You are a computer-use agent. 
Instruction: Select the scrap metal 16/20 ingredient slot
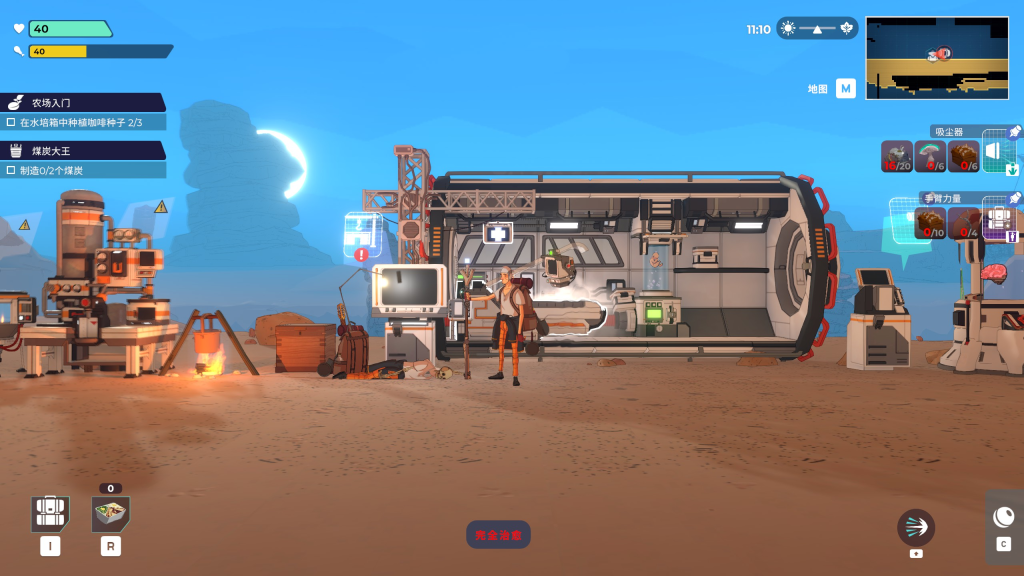click(x=897, y=157)
